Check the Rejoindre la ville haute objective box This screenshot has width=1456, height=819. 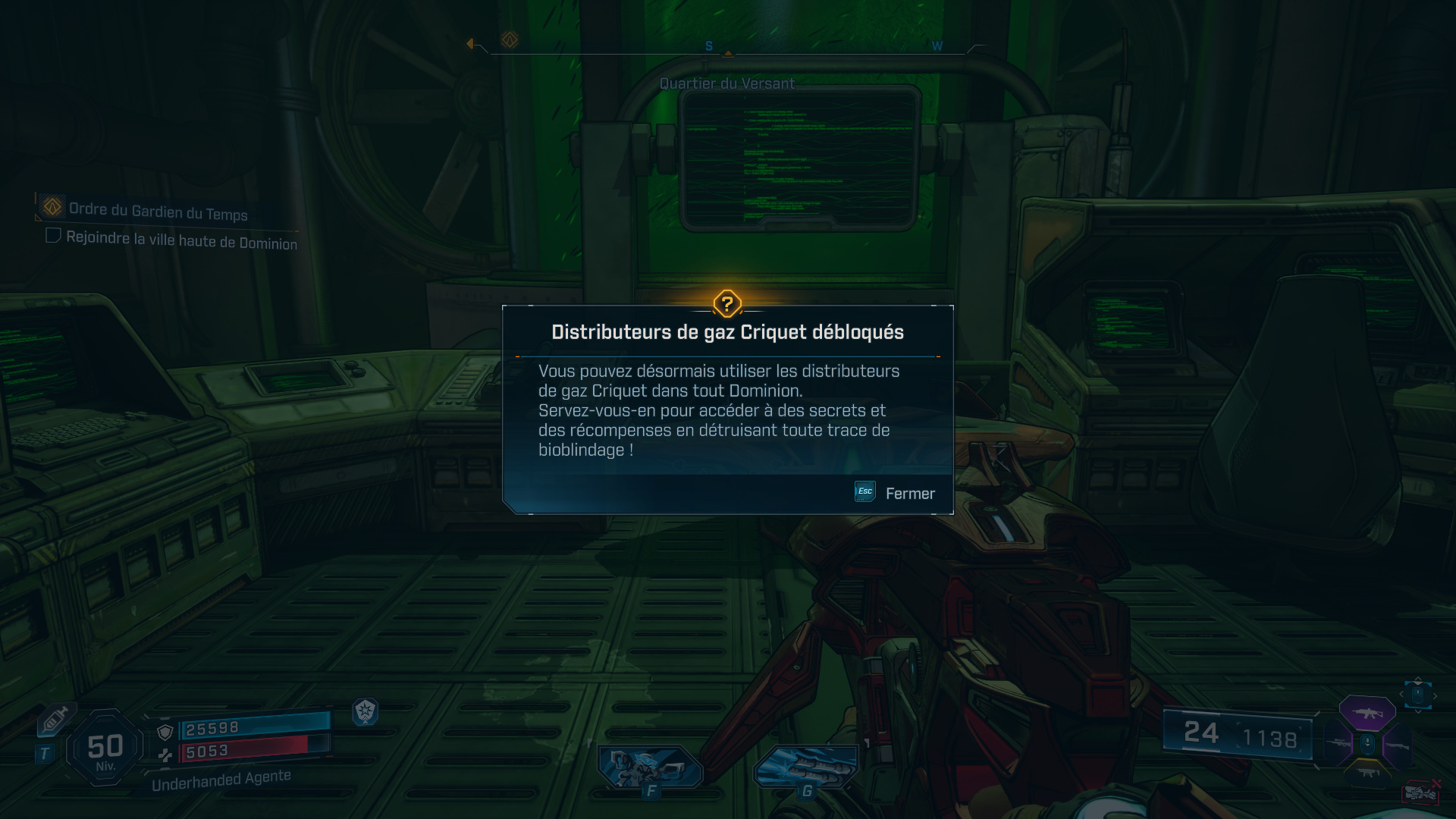coord(53,235)
